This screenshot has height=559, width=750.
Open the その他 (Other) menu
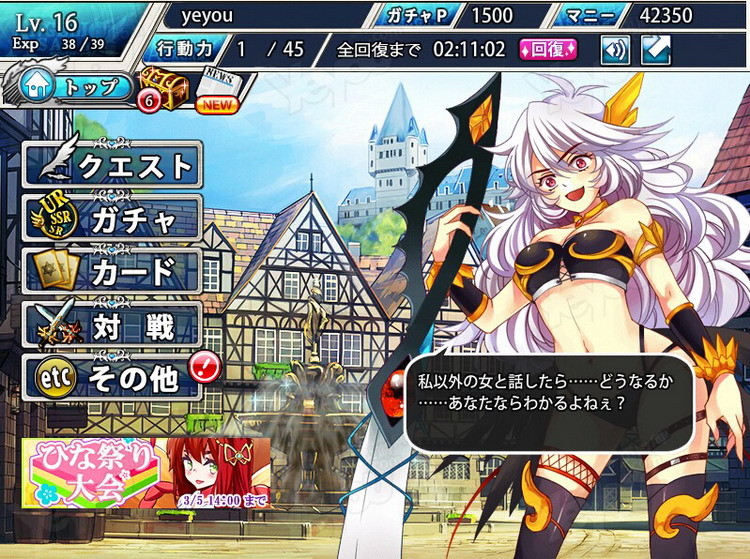coord(112,378)
